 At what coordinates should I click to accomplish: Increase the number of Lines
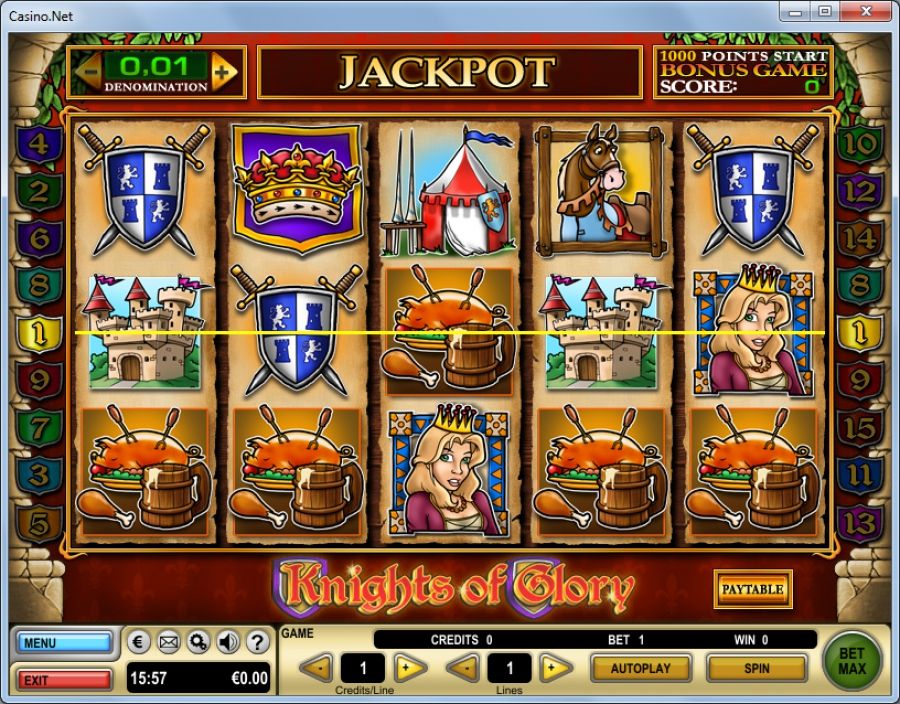pos(556,667)
